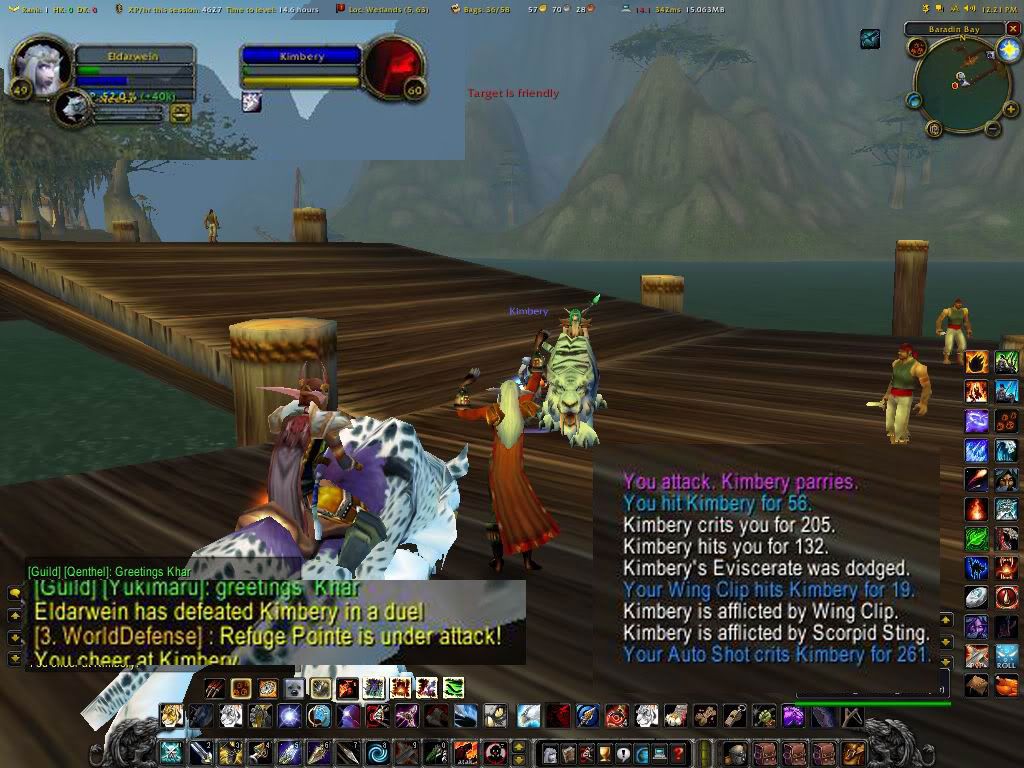1024x768 pixels.
Task: Select Kimbery's target portrait
Action: 390,65
